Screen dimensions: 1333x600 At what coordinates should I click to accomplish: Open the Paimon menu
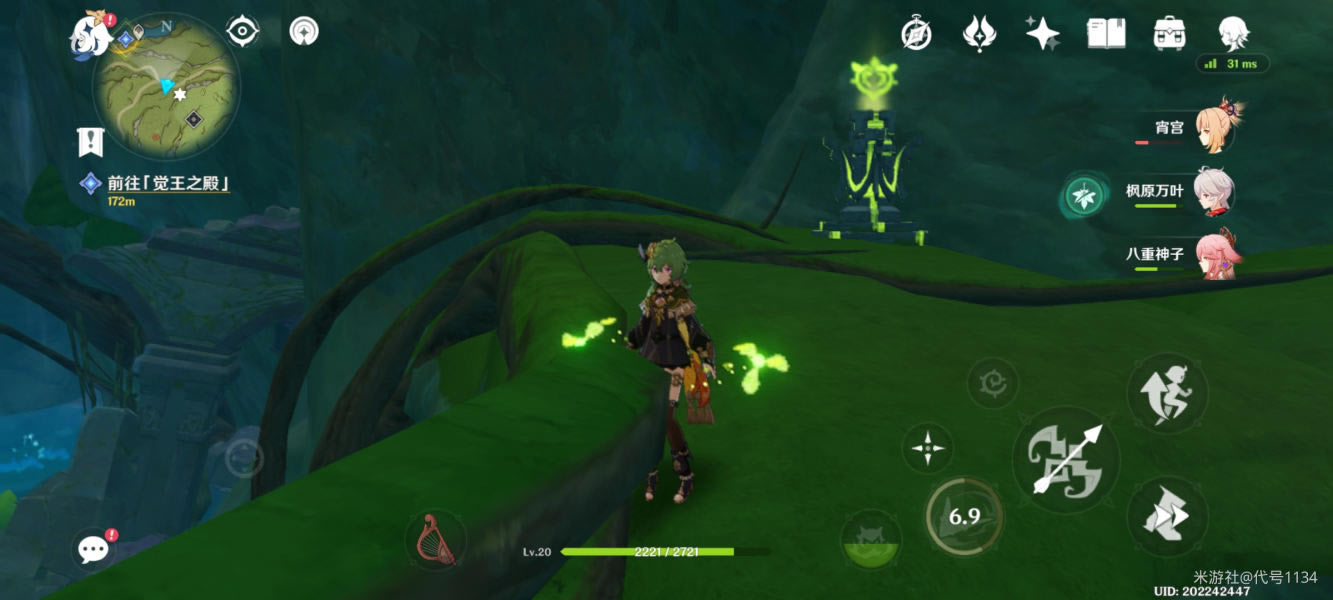90,37
